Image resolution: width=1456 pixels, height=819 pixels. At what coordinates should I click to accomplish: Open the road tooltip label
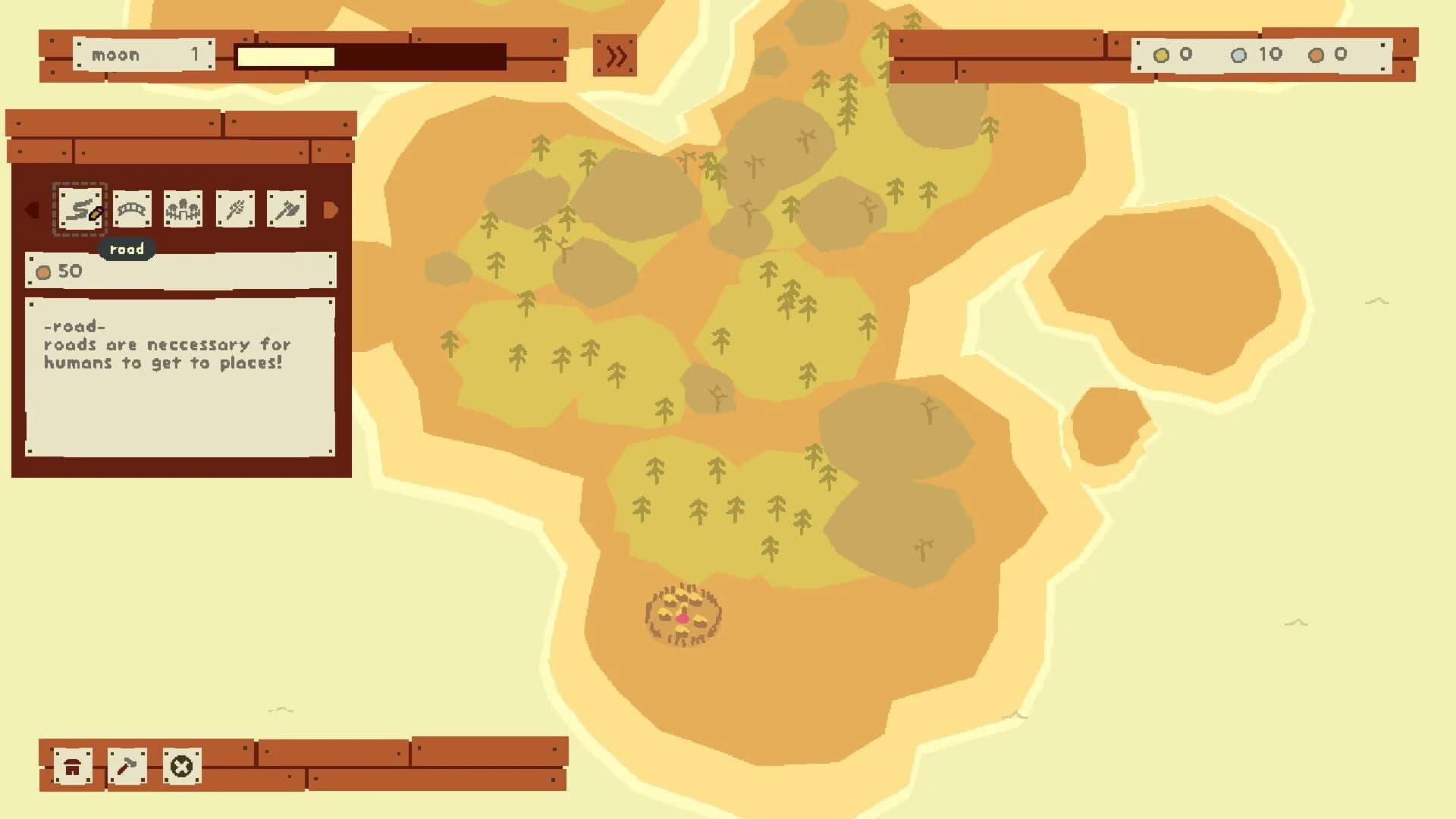point(127,249)
